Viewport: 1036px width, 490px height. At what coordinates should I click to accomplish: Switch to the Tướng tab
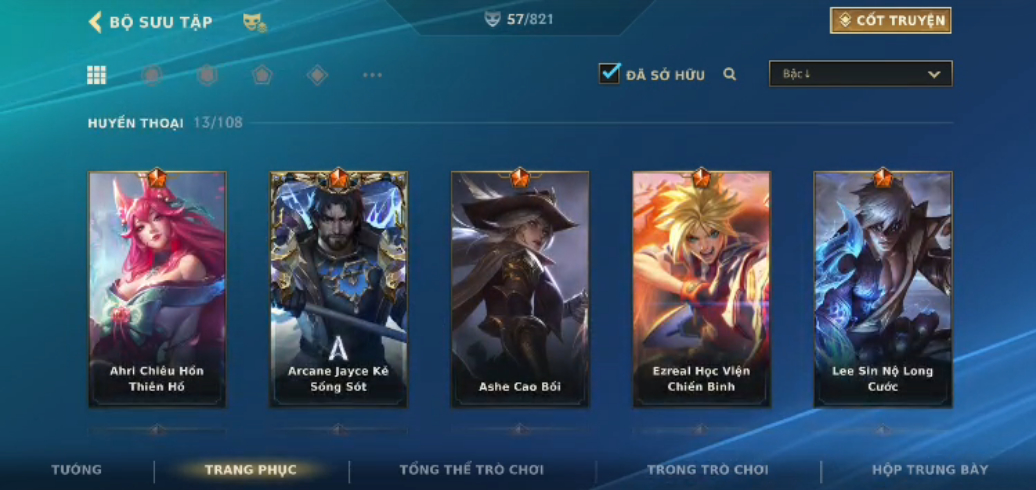pyautogui.click(x=77, y=470)
